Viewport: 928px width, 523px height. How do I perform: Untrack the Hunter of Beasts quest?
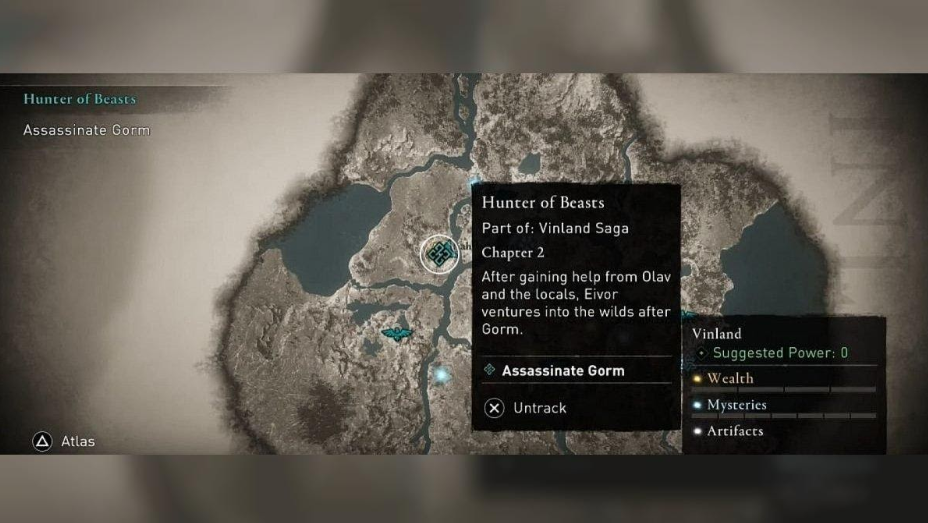526,408
